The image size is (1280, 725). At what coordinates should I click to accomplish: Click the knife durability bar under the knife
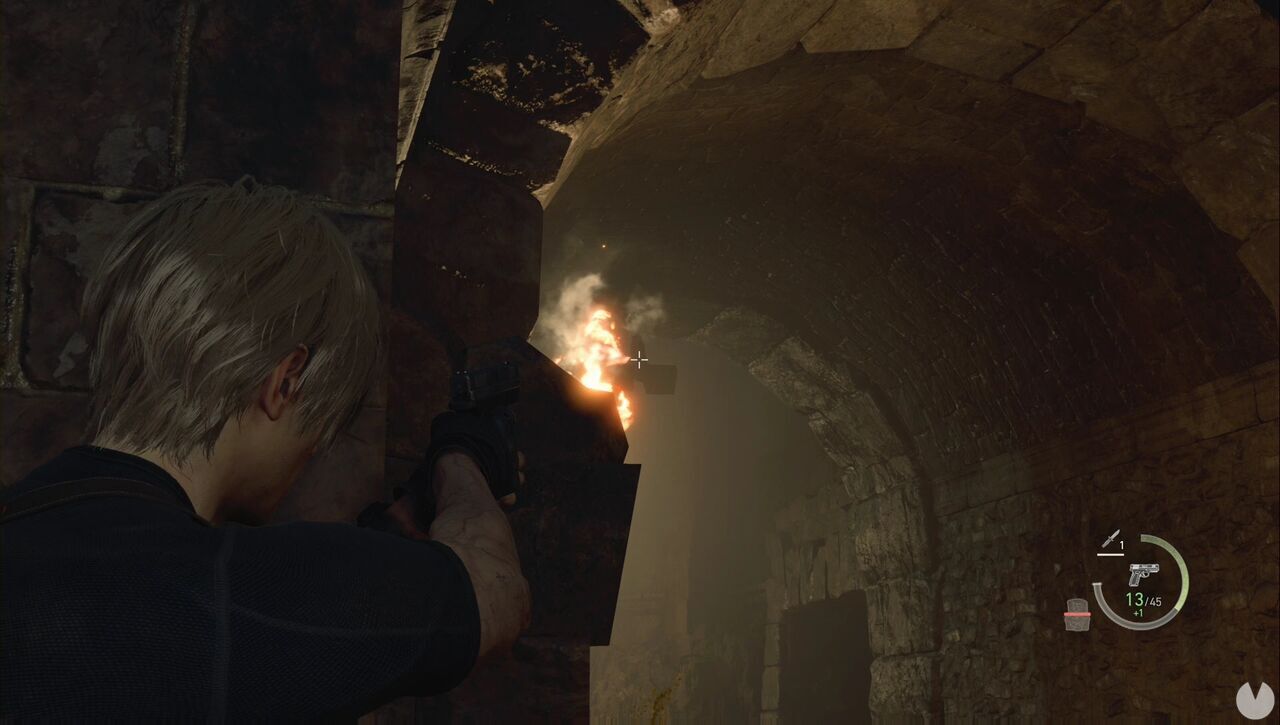tap(1110, 554)
